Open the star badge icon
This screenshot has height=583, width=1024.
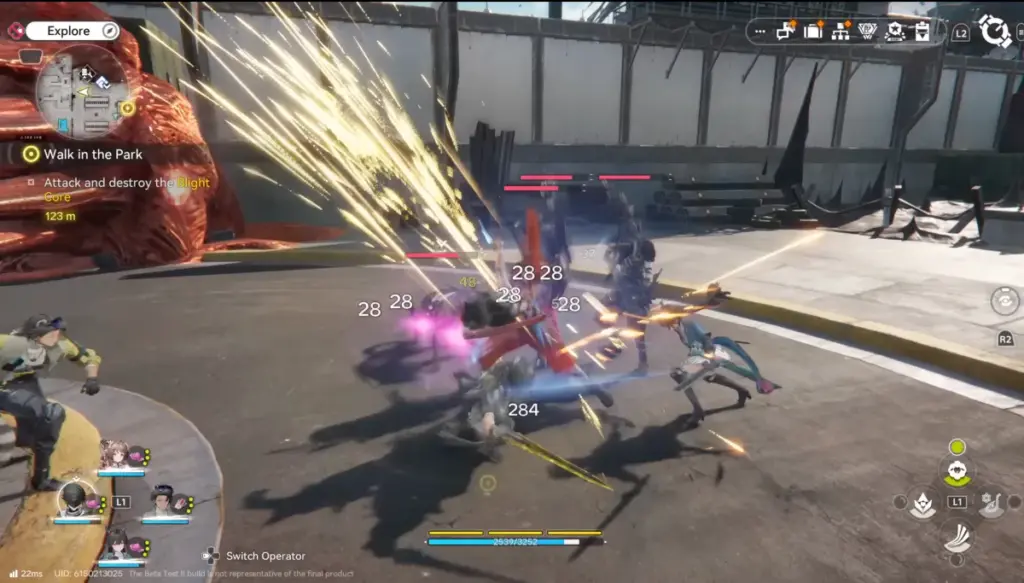click(895, 32)
